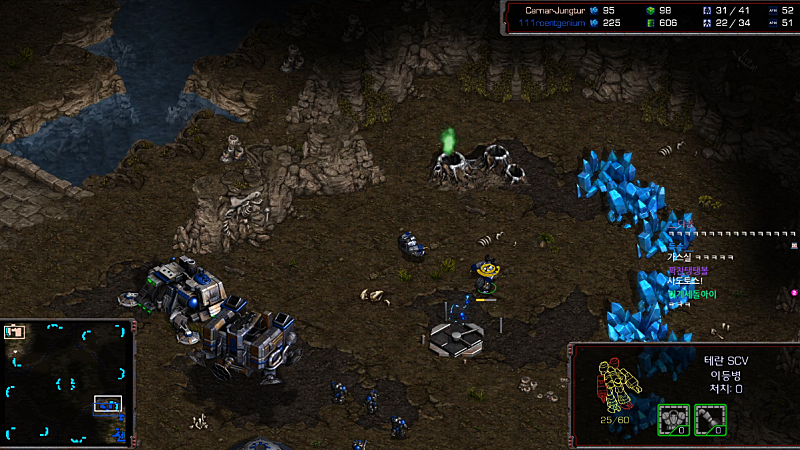Click the minimap in the bottom-left corner
Viewport: 800px width, 450px height.
click(x=67, y=383)
